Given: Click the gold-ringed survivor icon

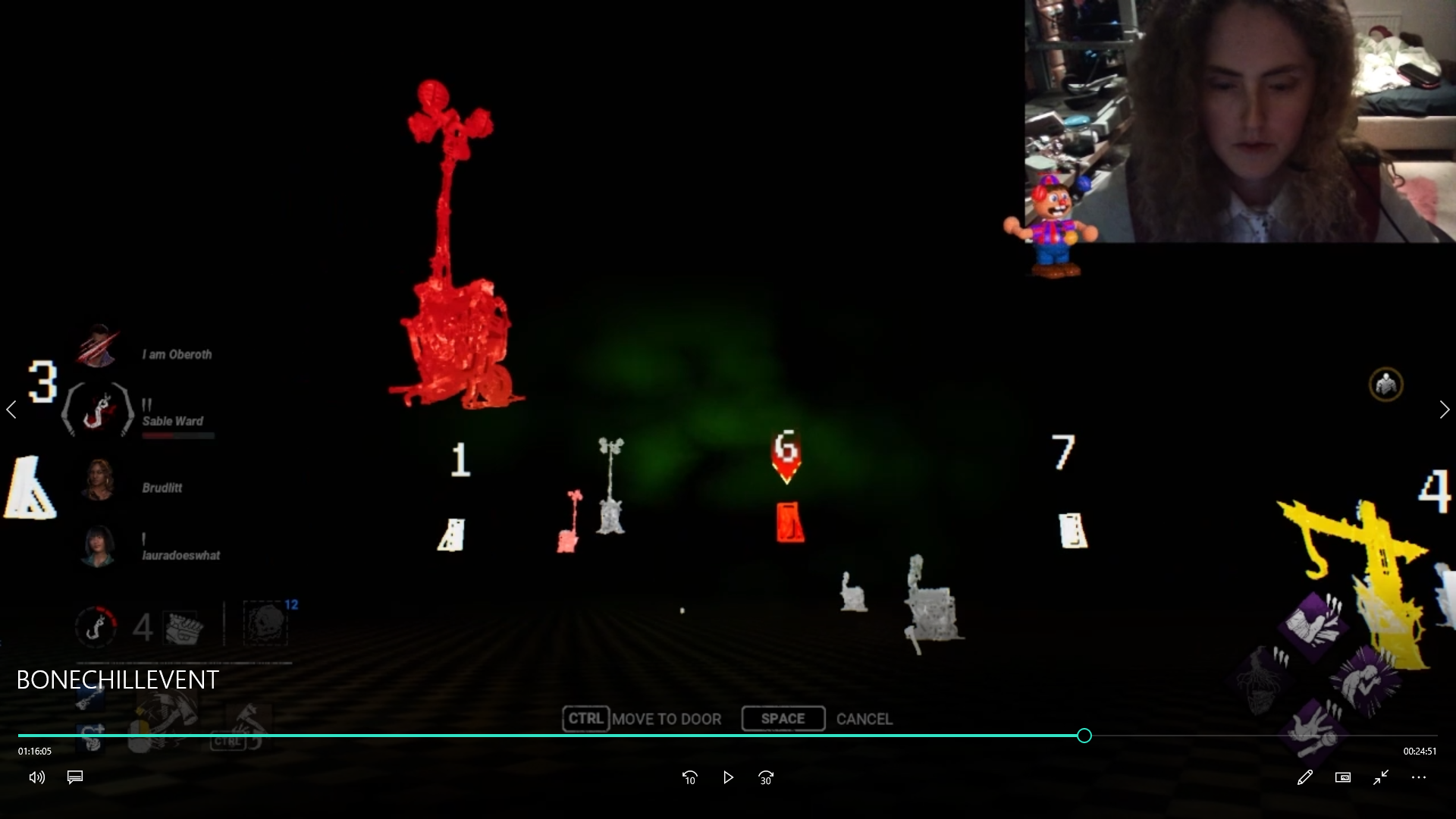Looking at the screenshot, I should tap(1385, 385).
